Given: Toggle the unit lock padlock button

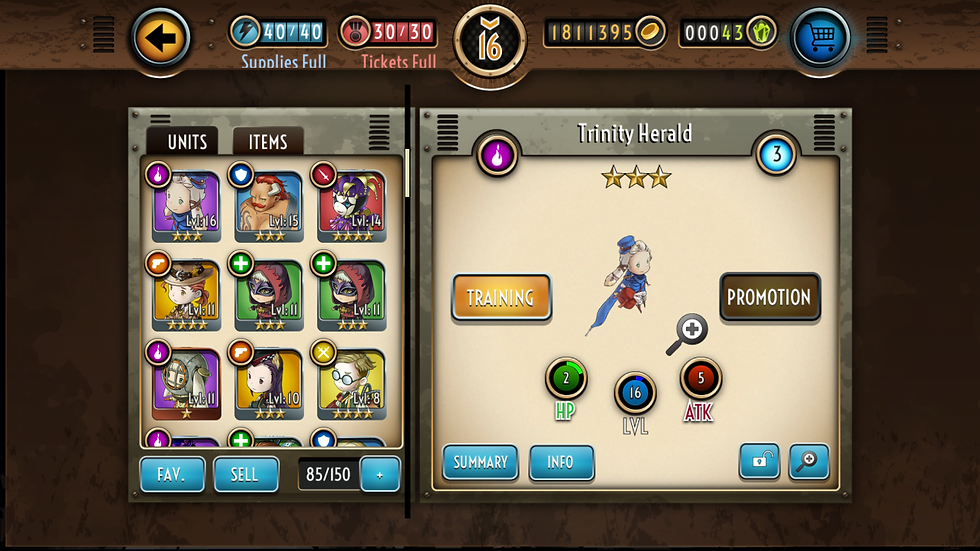Looking at the screenshot, I should [x=759, y=461].
